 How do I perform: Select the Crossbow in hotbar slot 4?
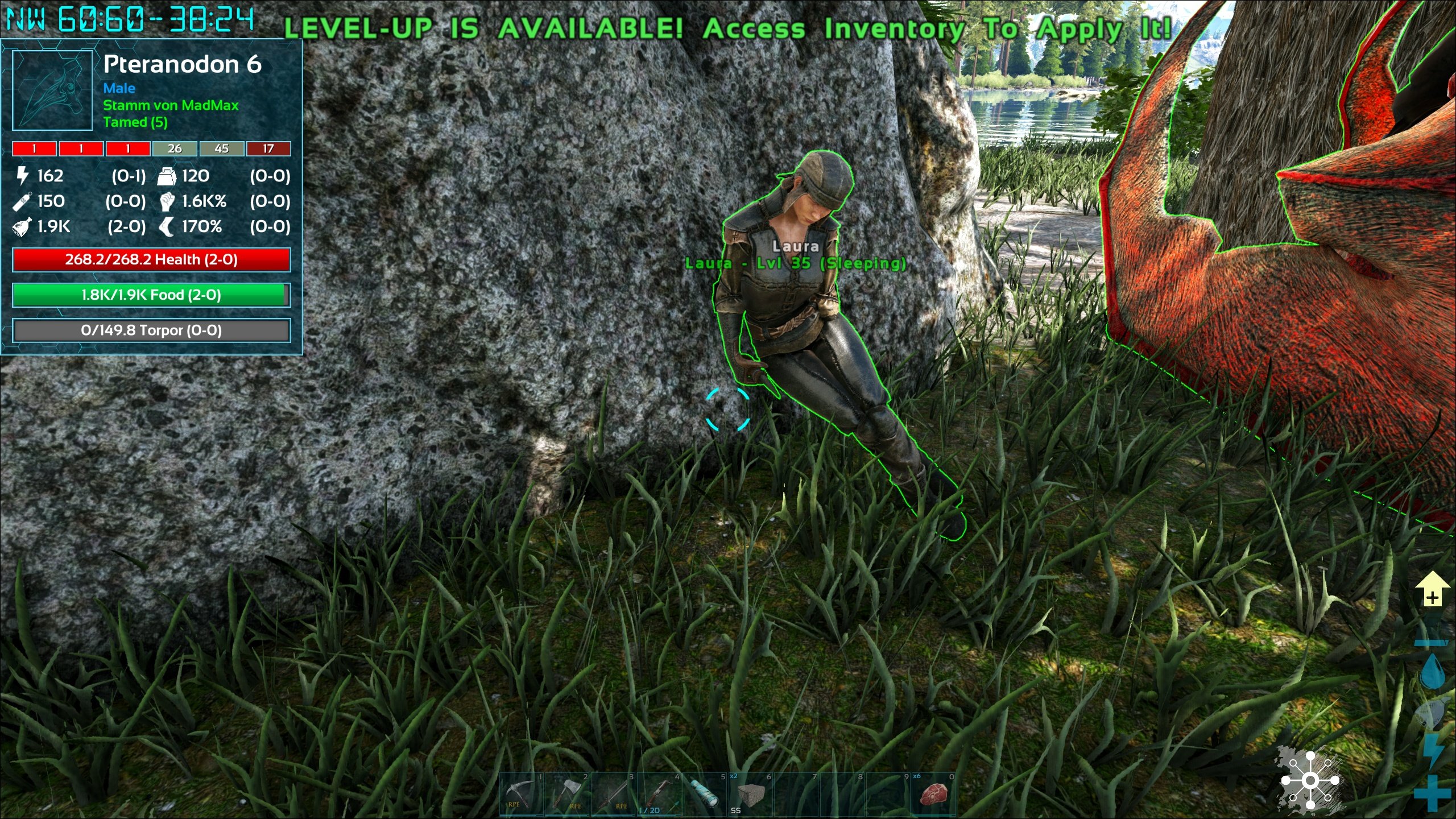pyautogui.click(x=659, y=795)
